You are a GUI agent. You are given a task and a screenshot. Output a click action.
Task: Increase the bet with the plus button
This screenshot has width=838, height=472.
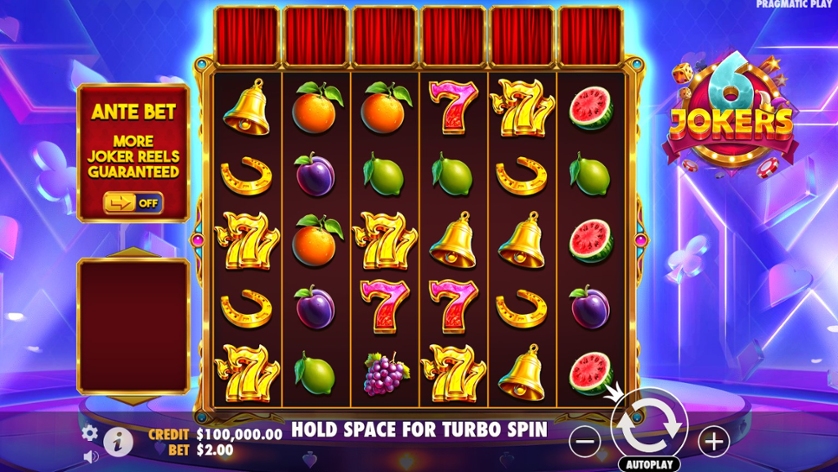click(x=713, y=438)
